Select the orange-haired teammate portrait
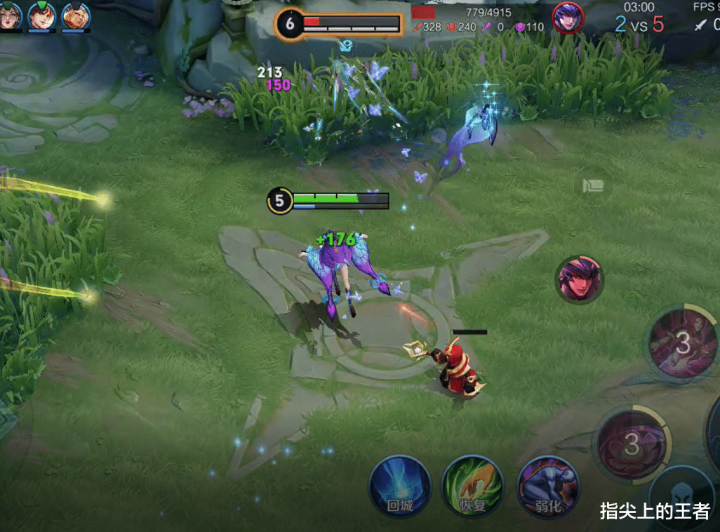720x532 pixels. pyautogui.click(x=76, y=16)
